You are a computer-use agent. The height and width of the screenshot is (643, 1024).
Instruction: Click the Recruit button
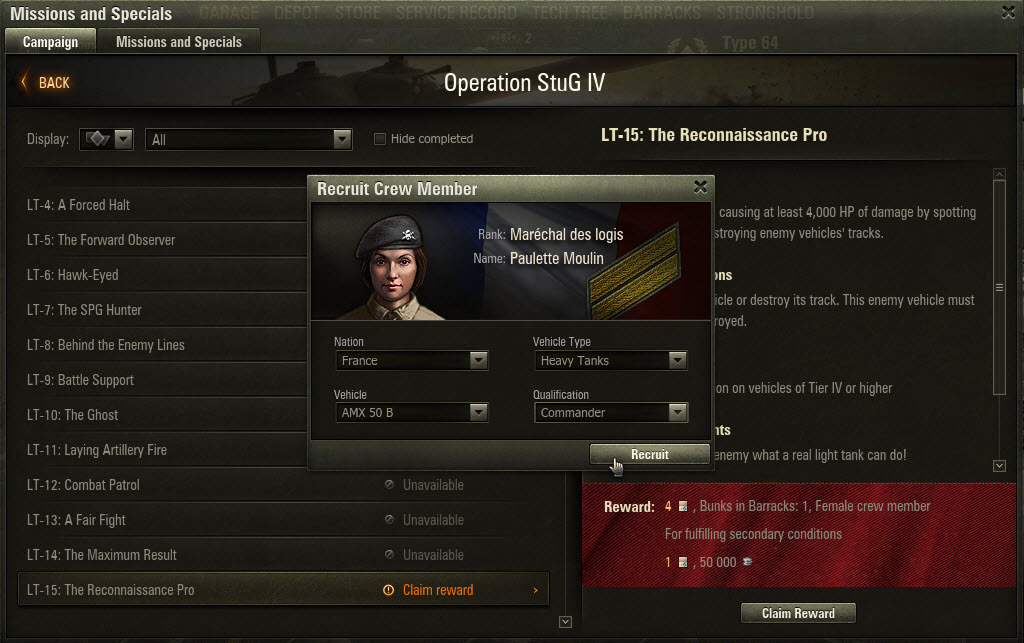tap(649, 455)
